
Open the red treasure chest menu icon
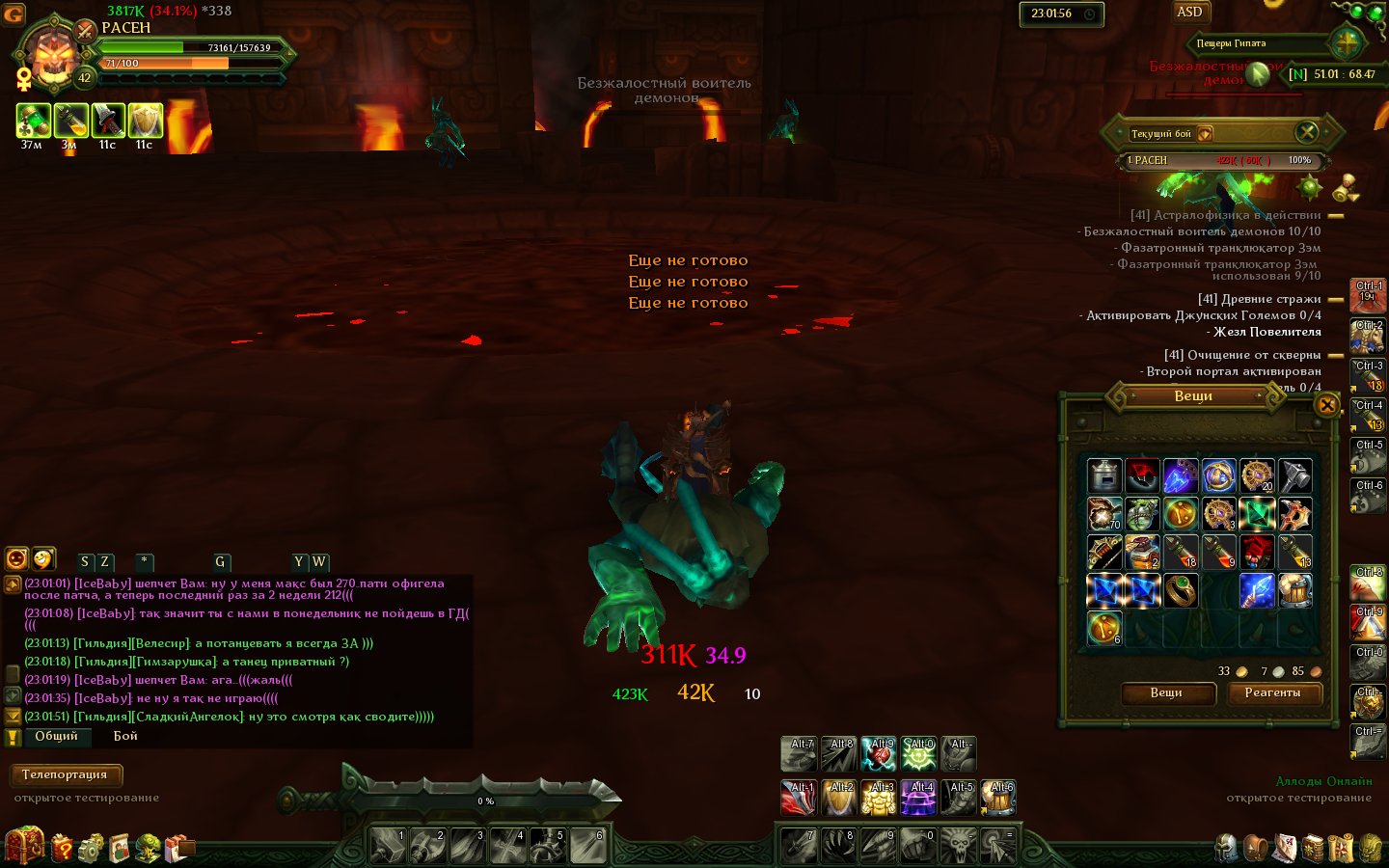[x=24, y=846]
